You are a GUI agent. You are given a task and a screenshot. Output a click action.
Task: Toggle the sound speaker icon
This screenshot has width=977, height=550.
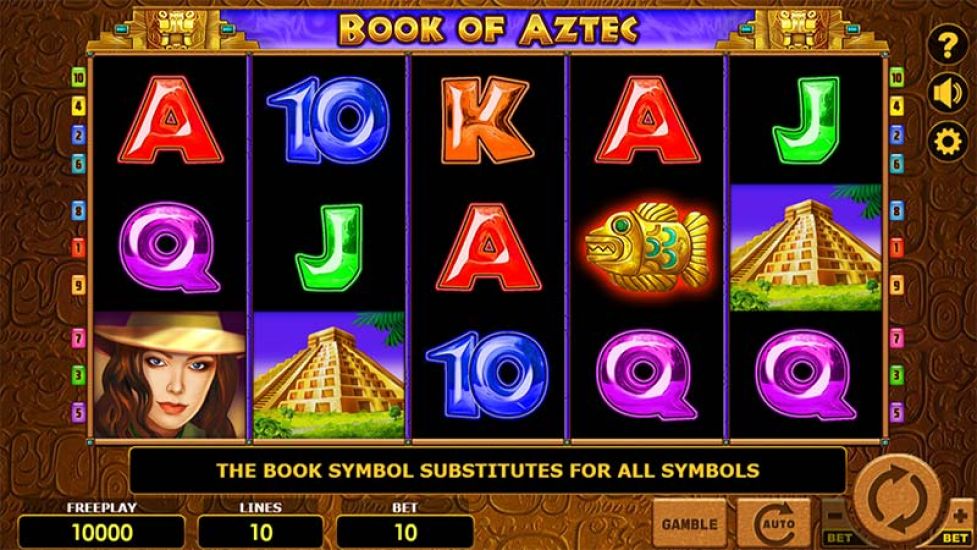(946, 93)
